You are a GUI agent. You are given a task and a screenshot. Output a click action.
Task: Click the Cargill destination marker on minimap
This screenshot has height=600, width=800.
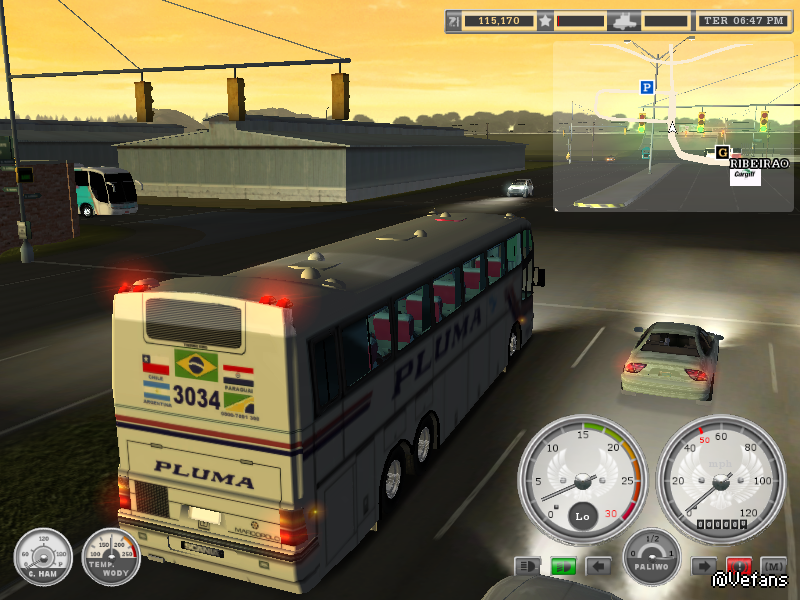click(744, 174)
